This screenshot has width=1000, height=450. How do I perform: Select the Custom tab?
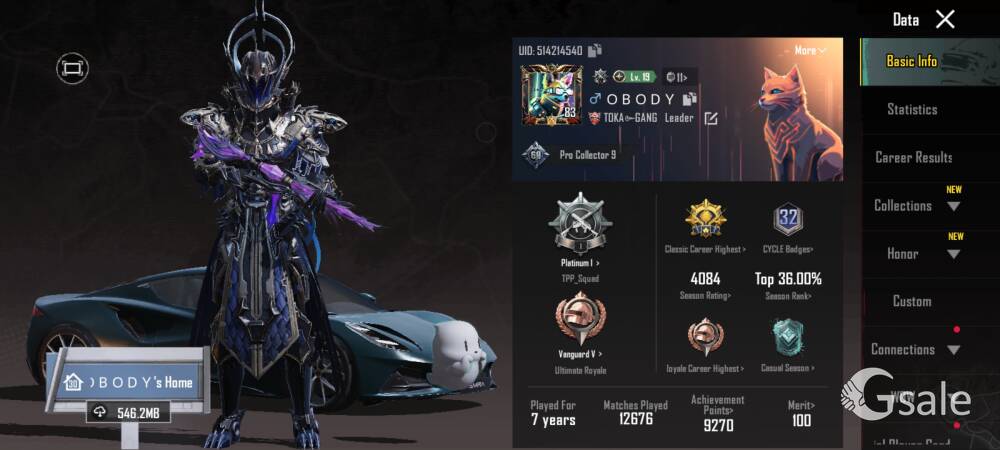[911, 301]
